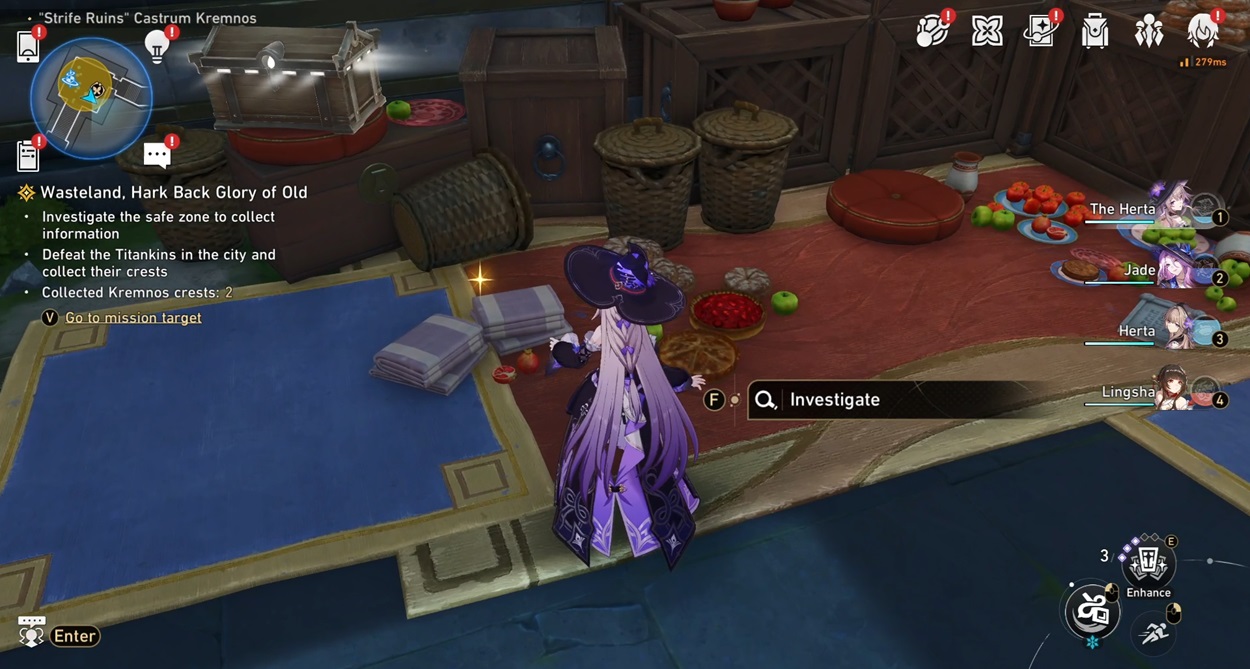Open the phone menu icon
The width and height of the screenshot is (1250, 669).
point(28,46)
